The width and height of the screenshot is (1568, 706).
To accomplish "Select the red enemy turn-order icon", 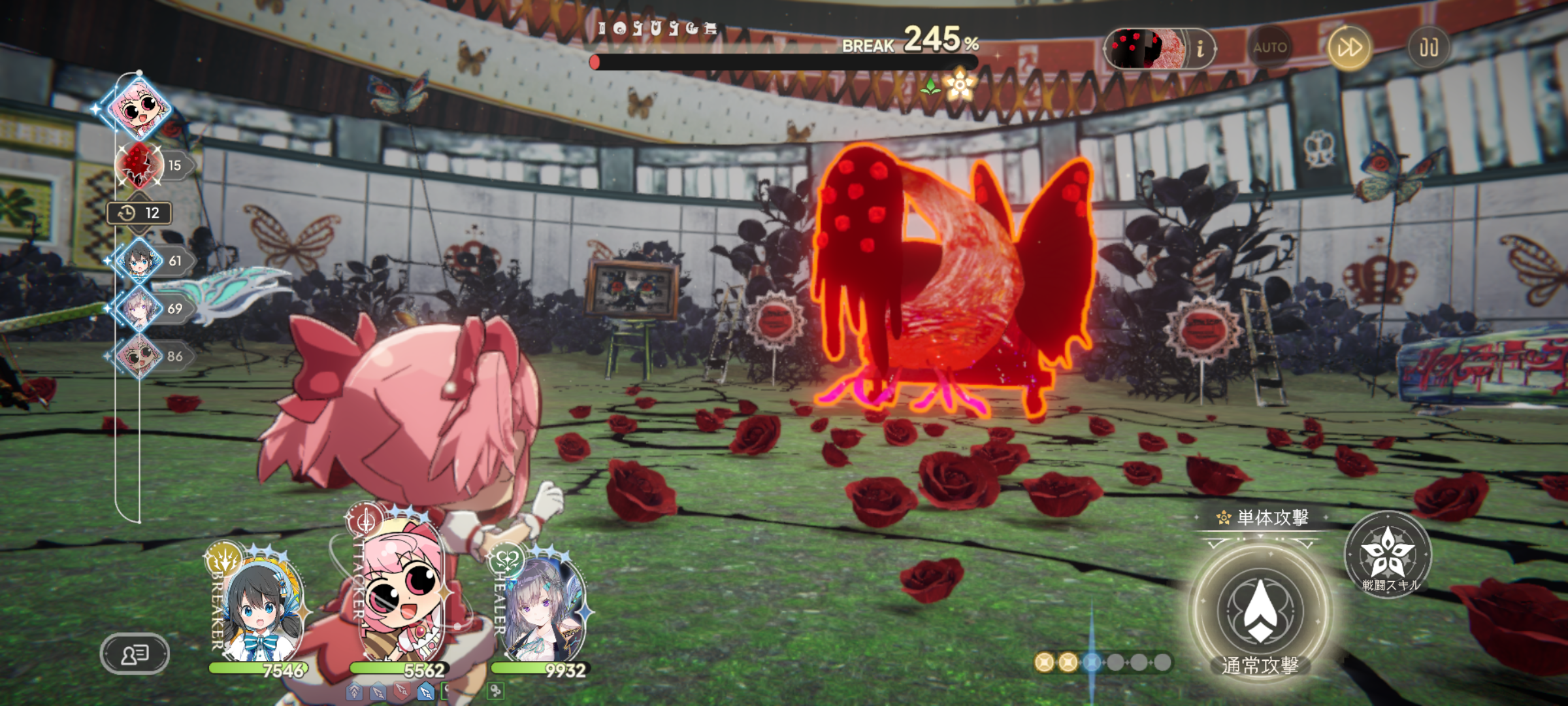I will click(x=139, y=165).
